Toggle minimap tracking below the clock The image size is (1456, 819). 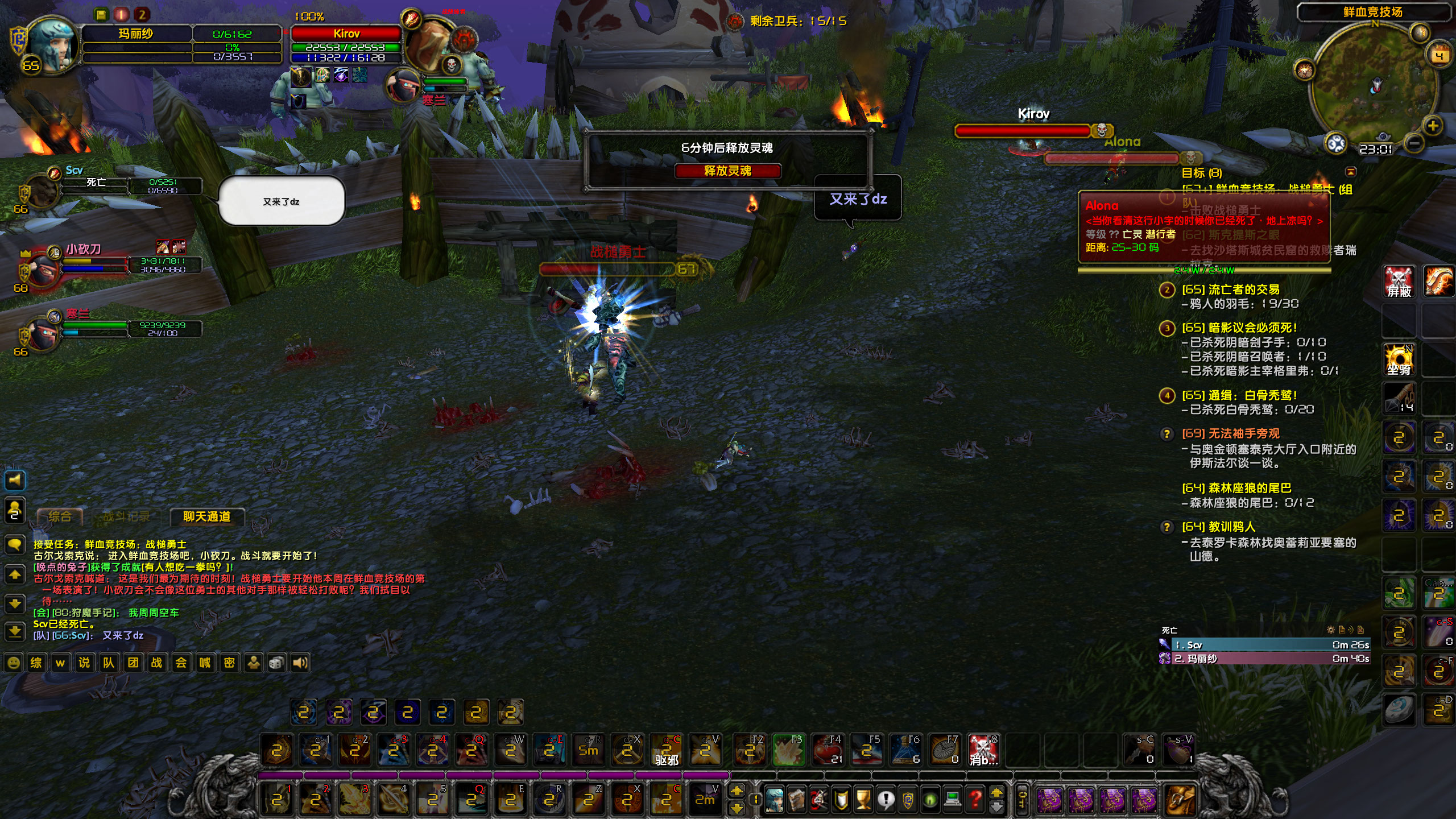coord(1383,136)
